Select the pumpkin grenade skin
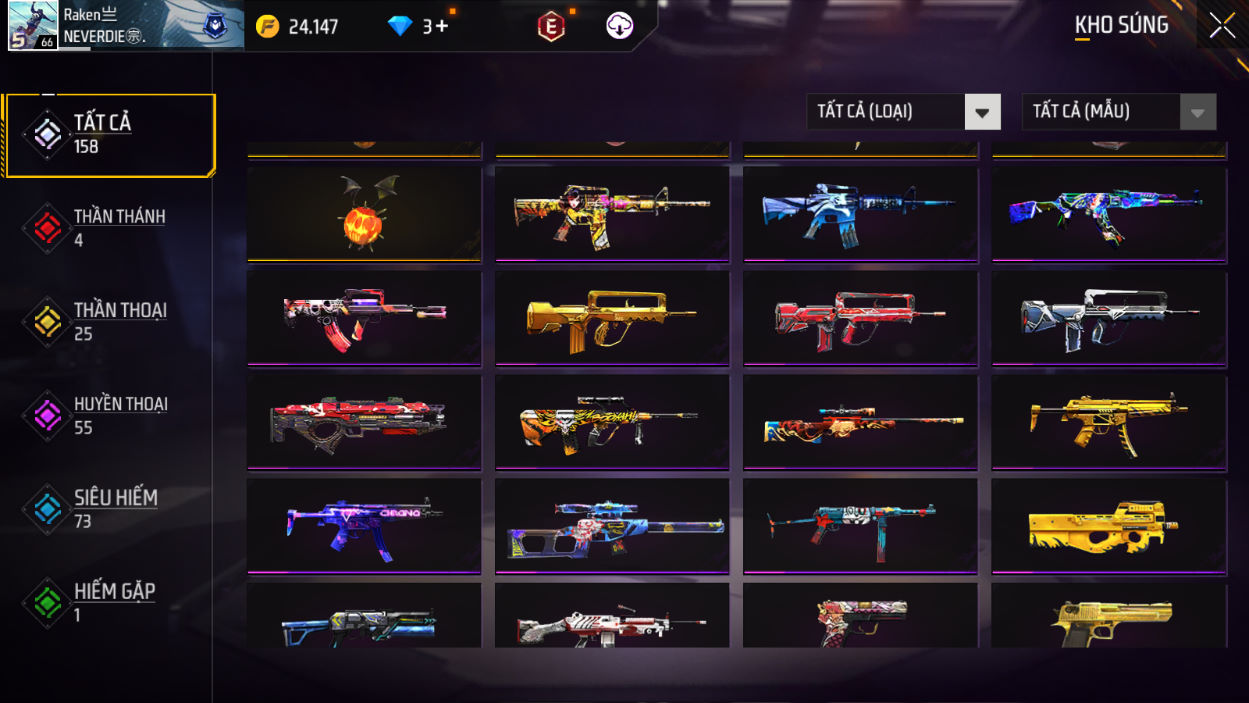Screen dimensions: 1249x703 364,214
